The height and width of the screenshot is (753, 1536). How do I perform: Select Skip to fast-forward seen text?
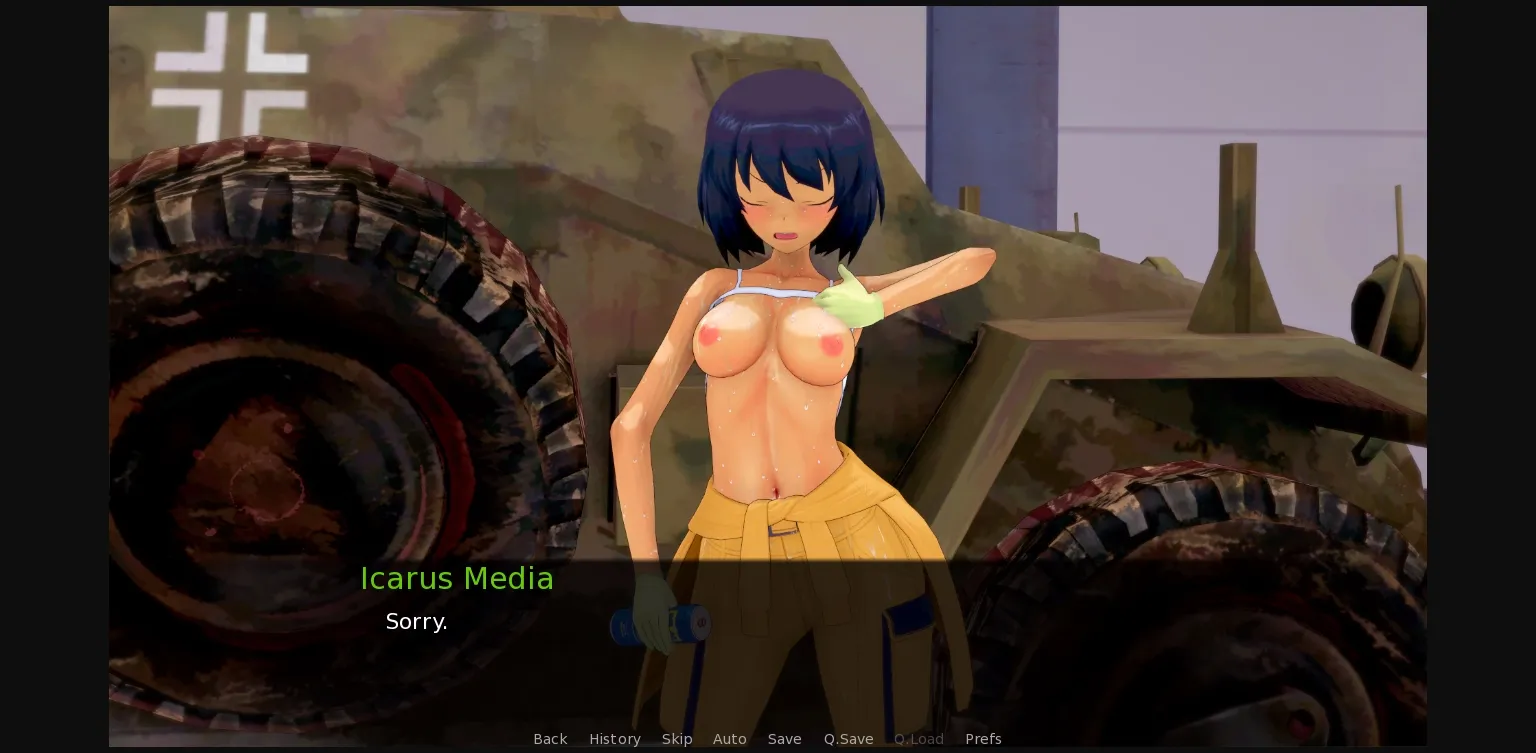pyautogui.click(x=677, y=739)
